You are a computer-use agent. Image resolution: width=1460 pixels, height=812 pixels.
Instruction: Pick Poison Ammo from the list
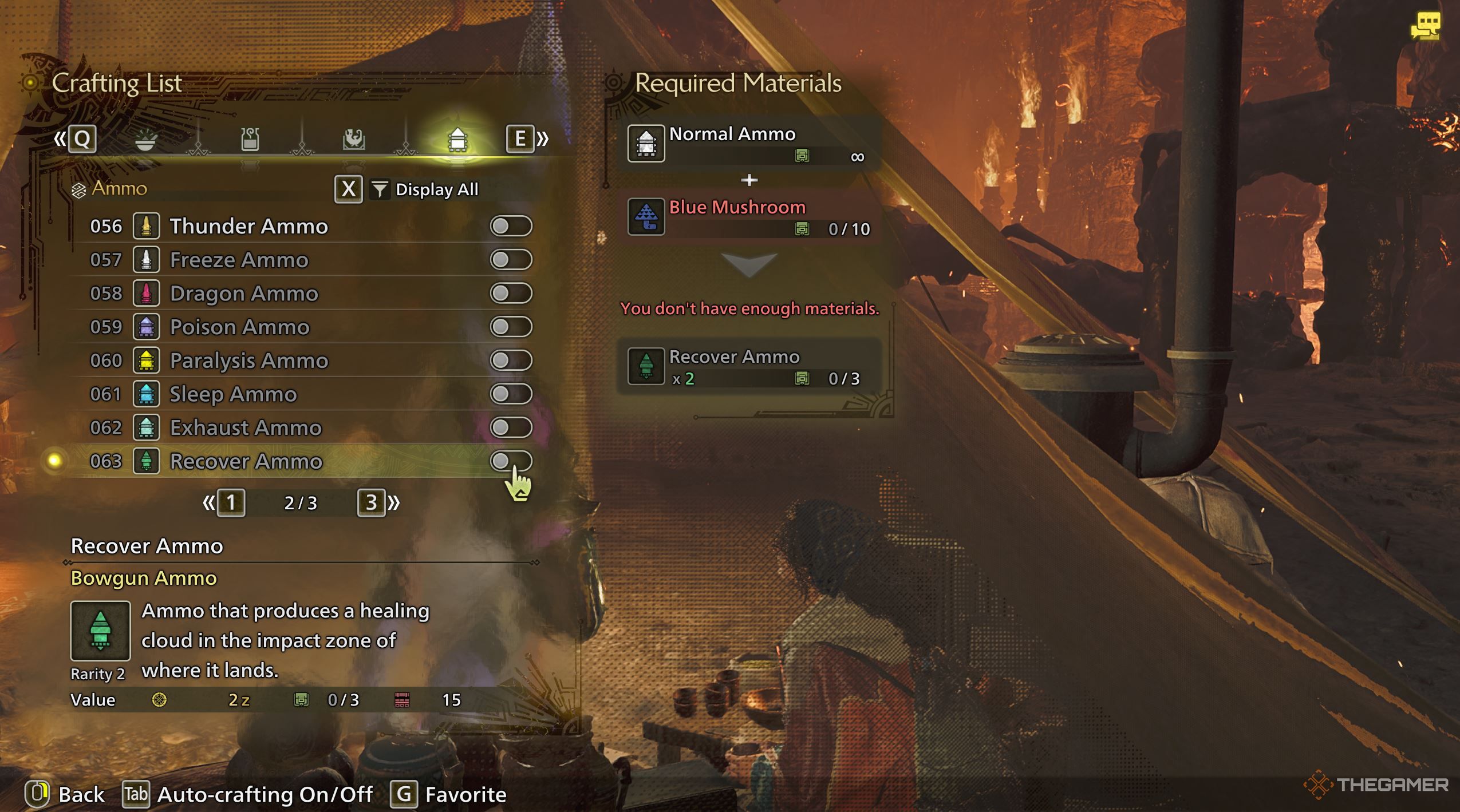pyautogui.click(x=239, y=327)
